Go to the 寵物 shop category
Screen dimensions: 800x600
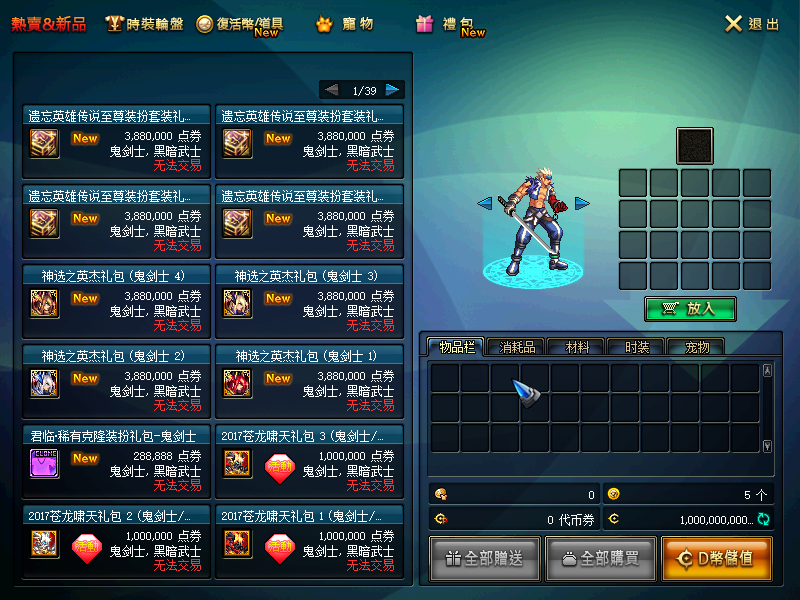pos(345,24)
